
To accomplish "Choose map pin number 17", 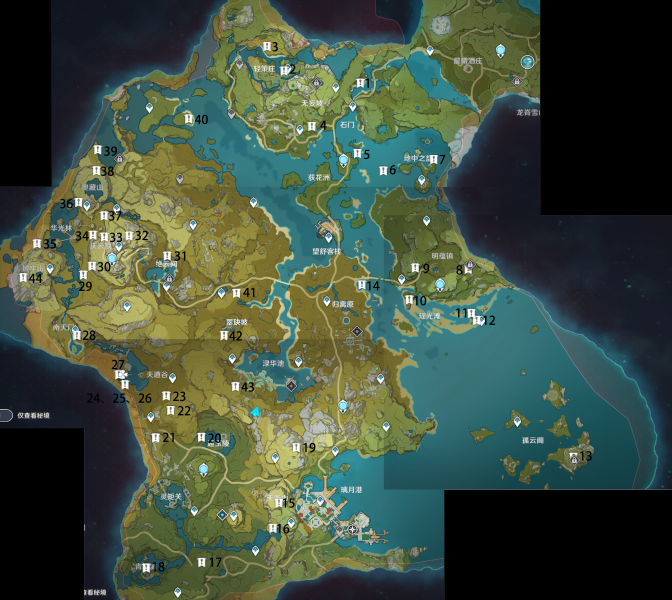I will (x=202, y=562).
